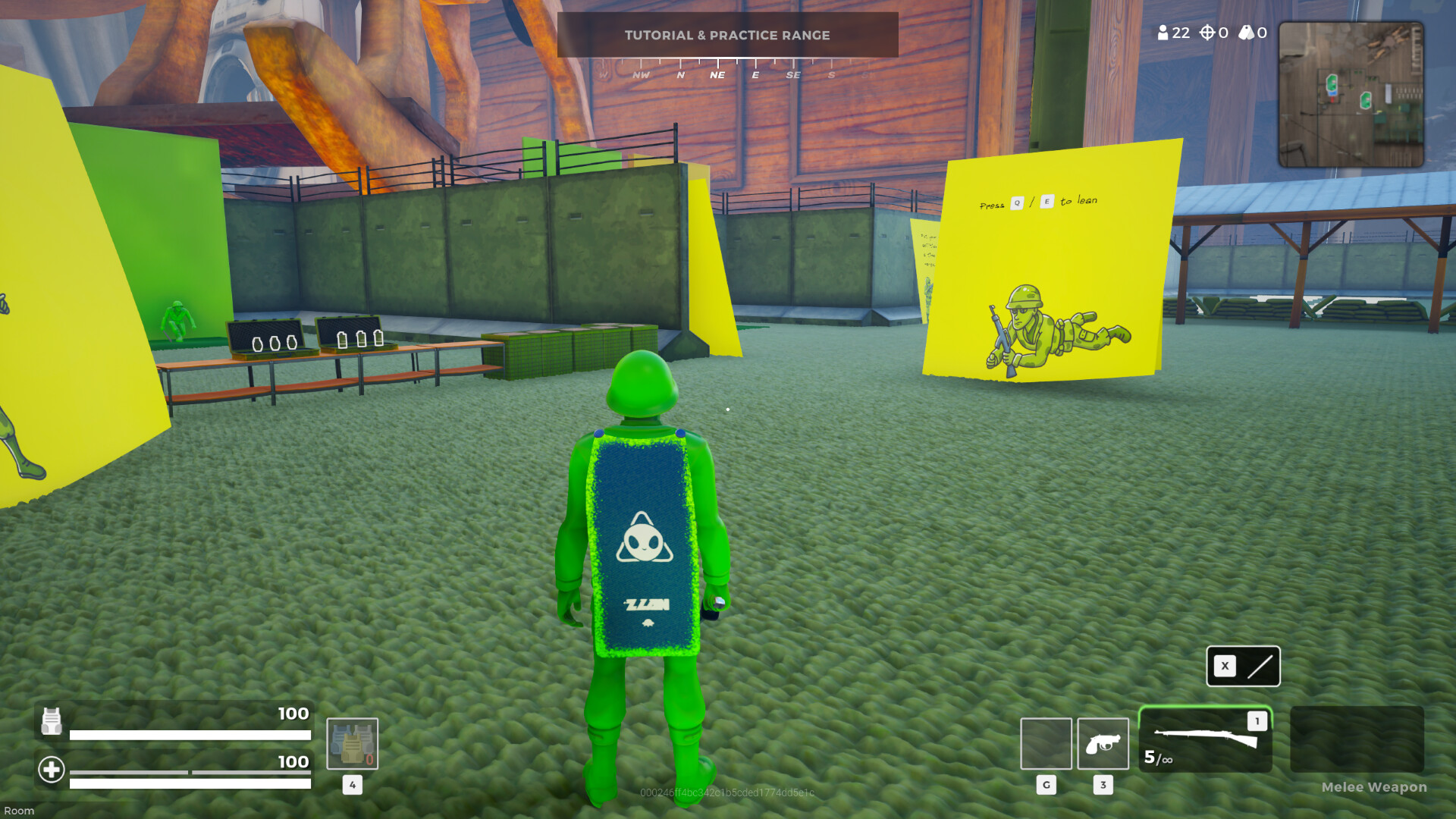Expand the empty Melee Weapon slot
The width and height of the screenshot is (1456, 819).
1356,739
